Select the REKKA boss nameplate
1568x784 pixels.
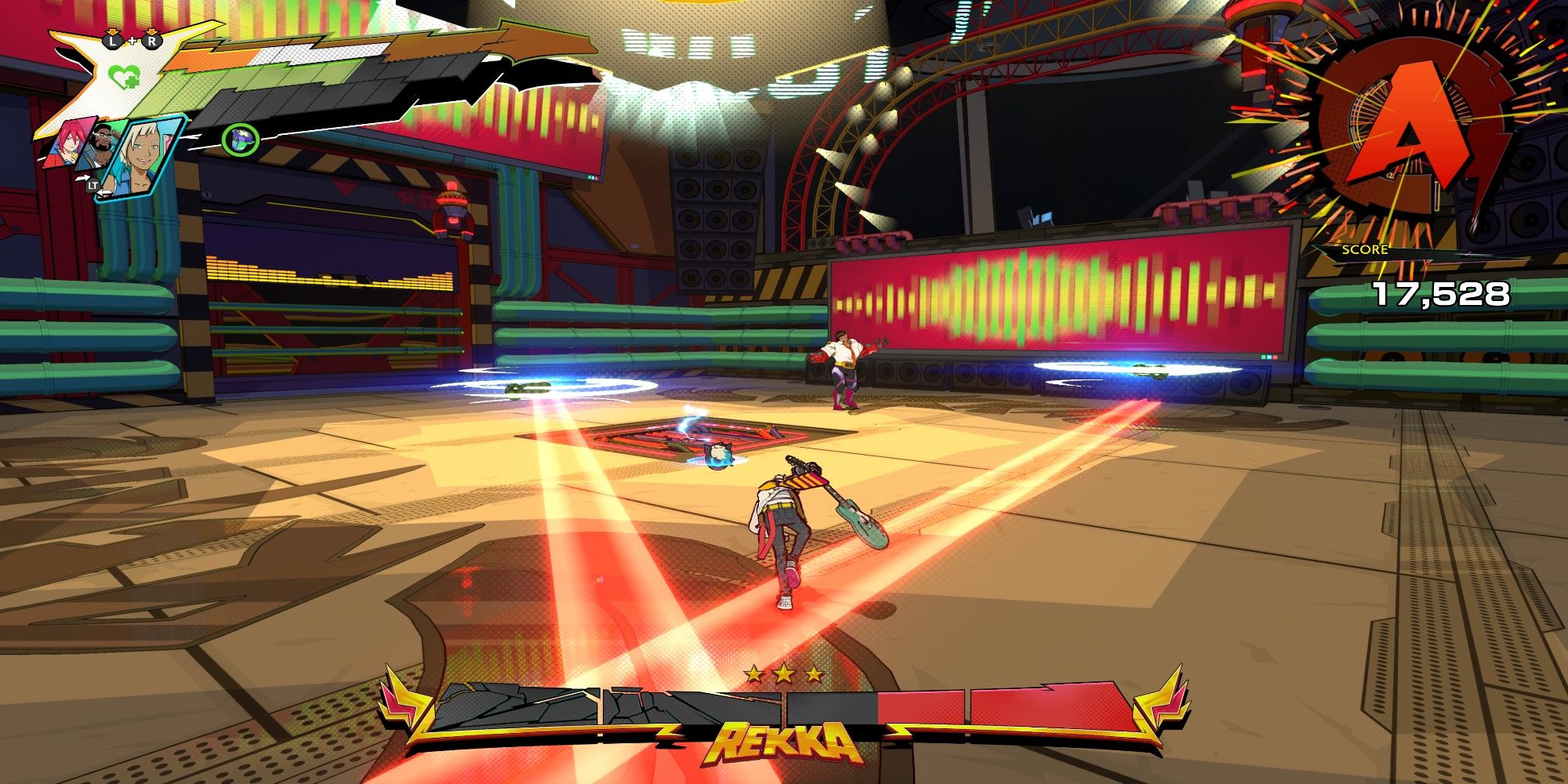[784, 740]
